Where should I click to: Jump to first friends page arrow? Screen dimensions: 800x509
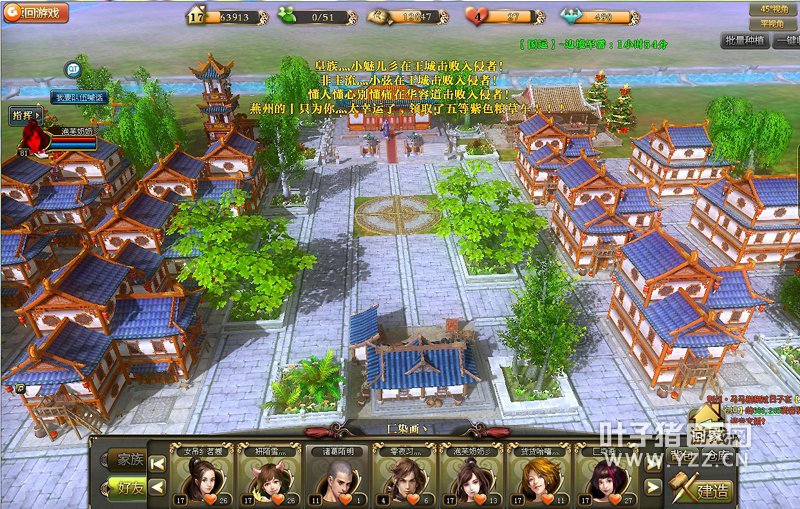155,460
